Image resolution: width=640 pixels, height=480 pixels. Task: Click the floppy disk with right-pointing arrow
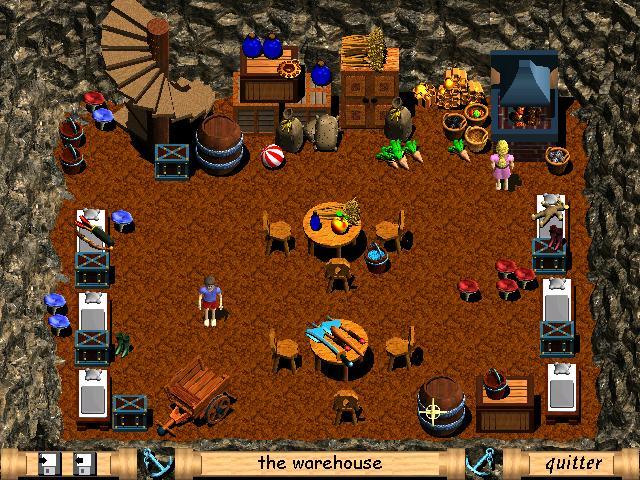point(48,463)
